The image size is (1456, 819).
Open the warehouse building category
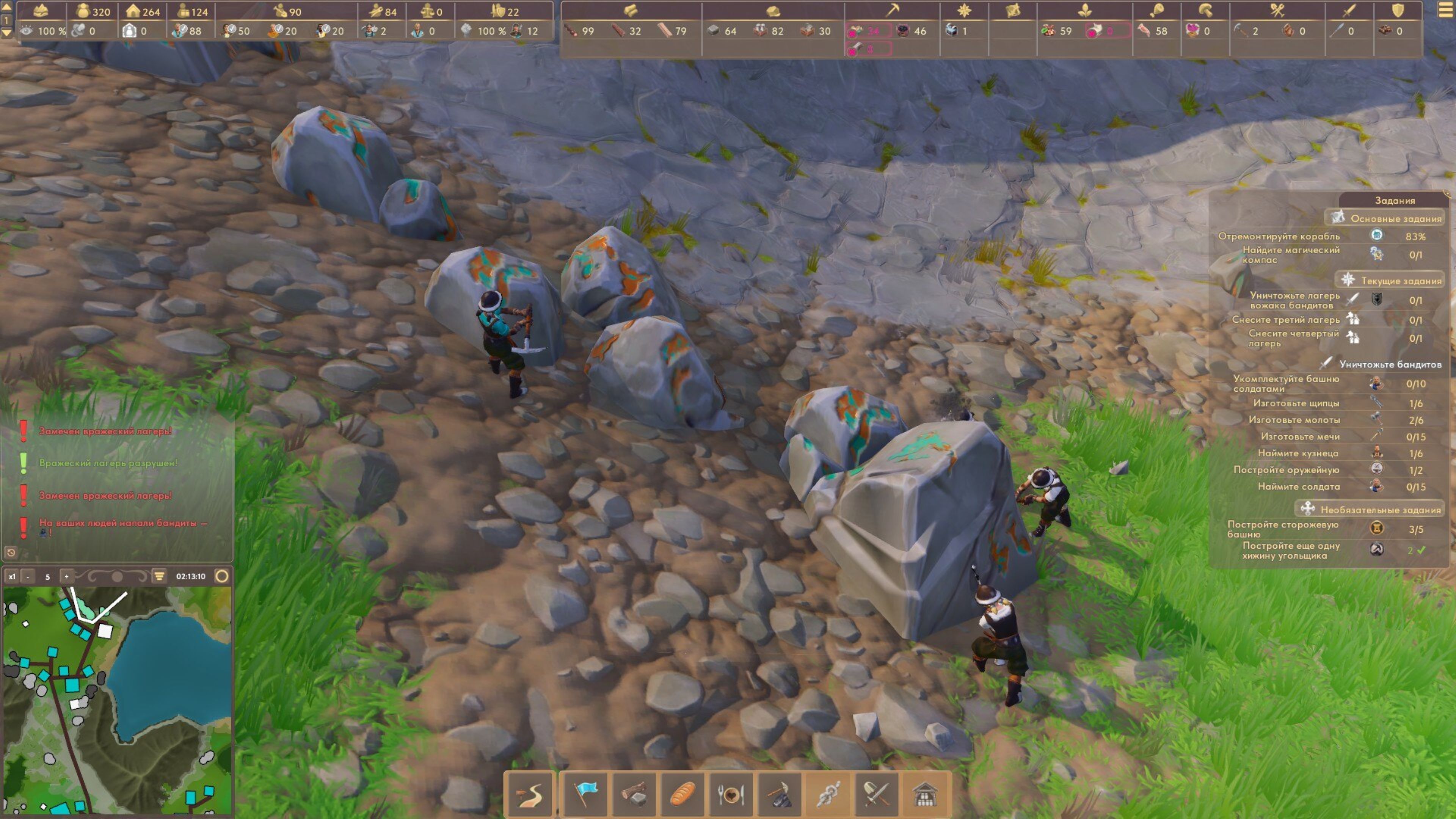click(x=925, y=795)
